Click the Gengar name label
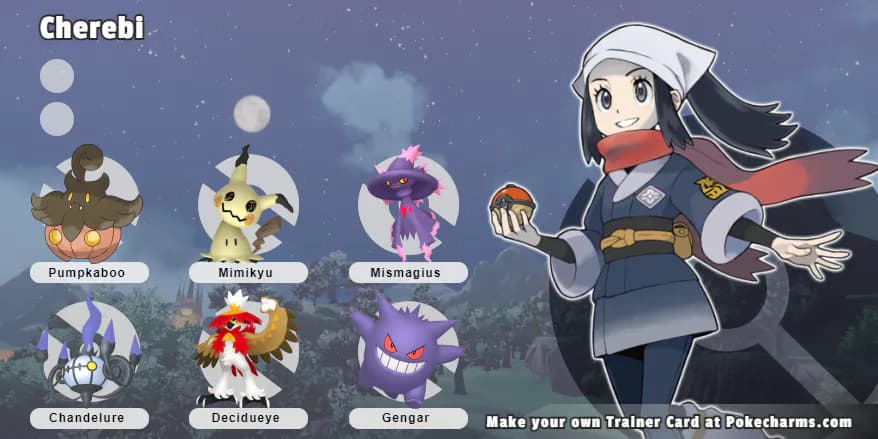Screen dimensions: 878x439 click(408, 418)
